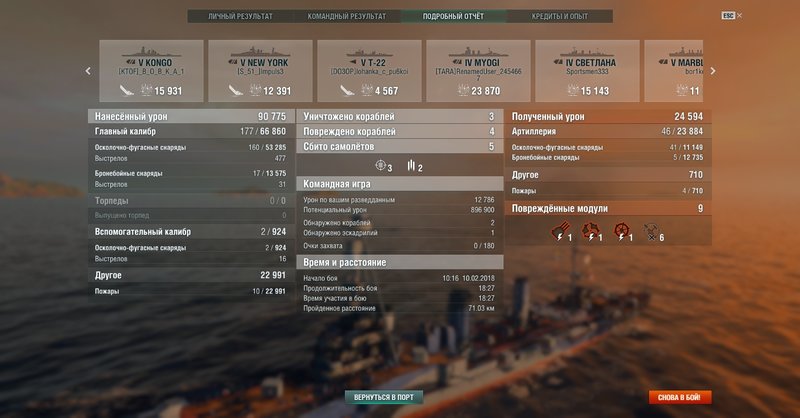Start another battle with Снова в бой!
Viewport: 800px width, 418px height.
click(680, 397)
